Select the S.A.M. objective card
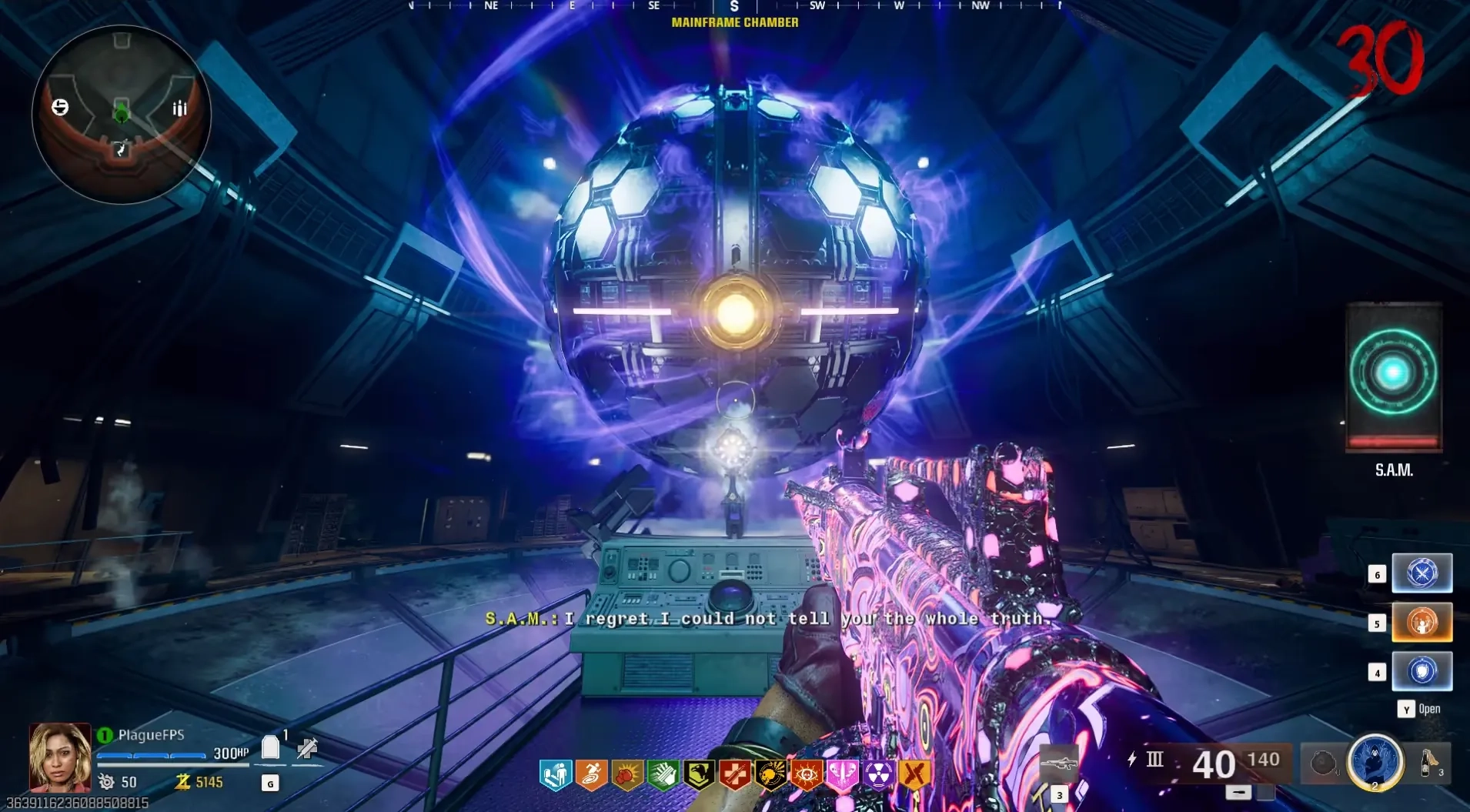Image resolution: width=1470 pixels, height=812 pixels. 1393,376
